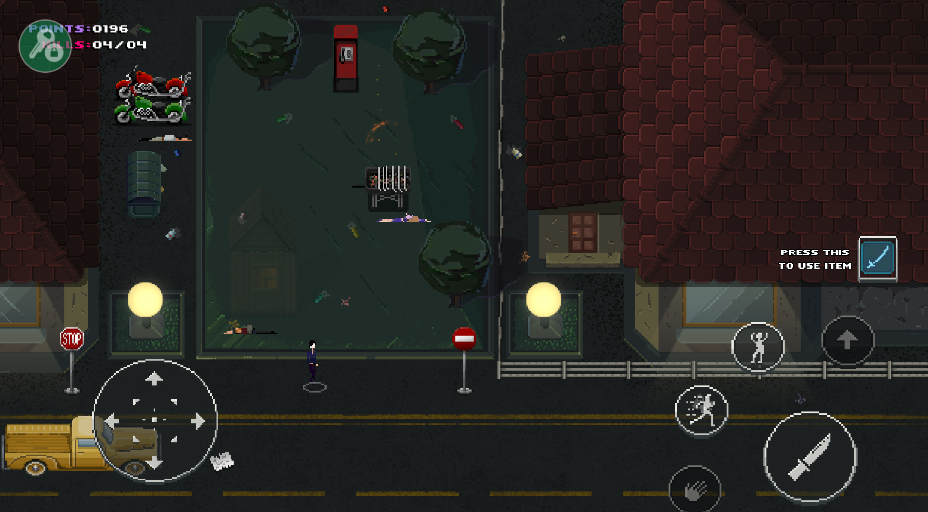Use the blue sword item slot
The height and width of the screenshot is (512, 928).
877,258
